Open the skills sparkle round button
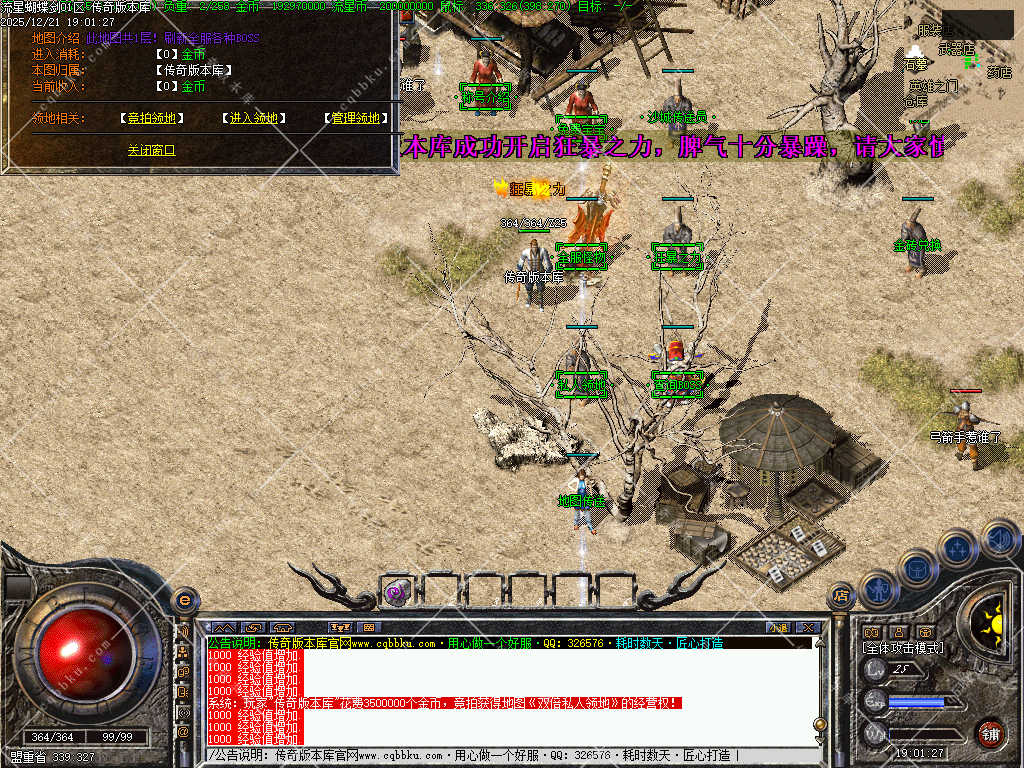The height and width of the screenshot is (768, 1024). coord(957,548)
